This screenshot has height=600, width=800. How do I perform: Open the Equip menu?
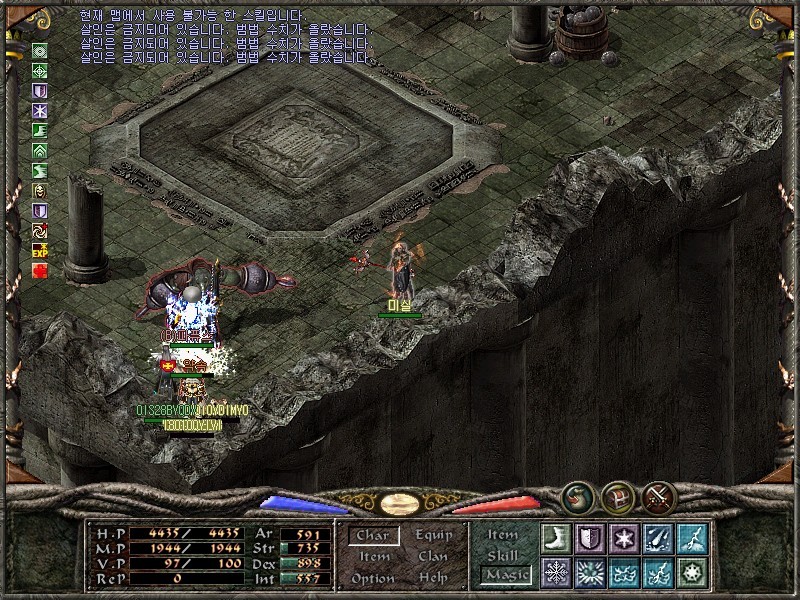(x=434, y=535)
